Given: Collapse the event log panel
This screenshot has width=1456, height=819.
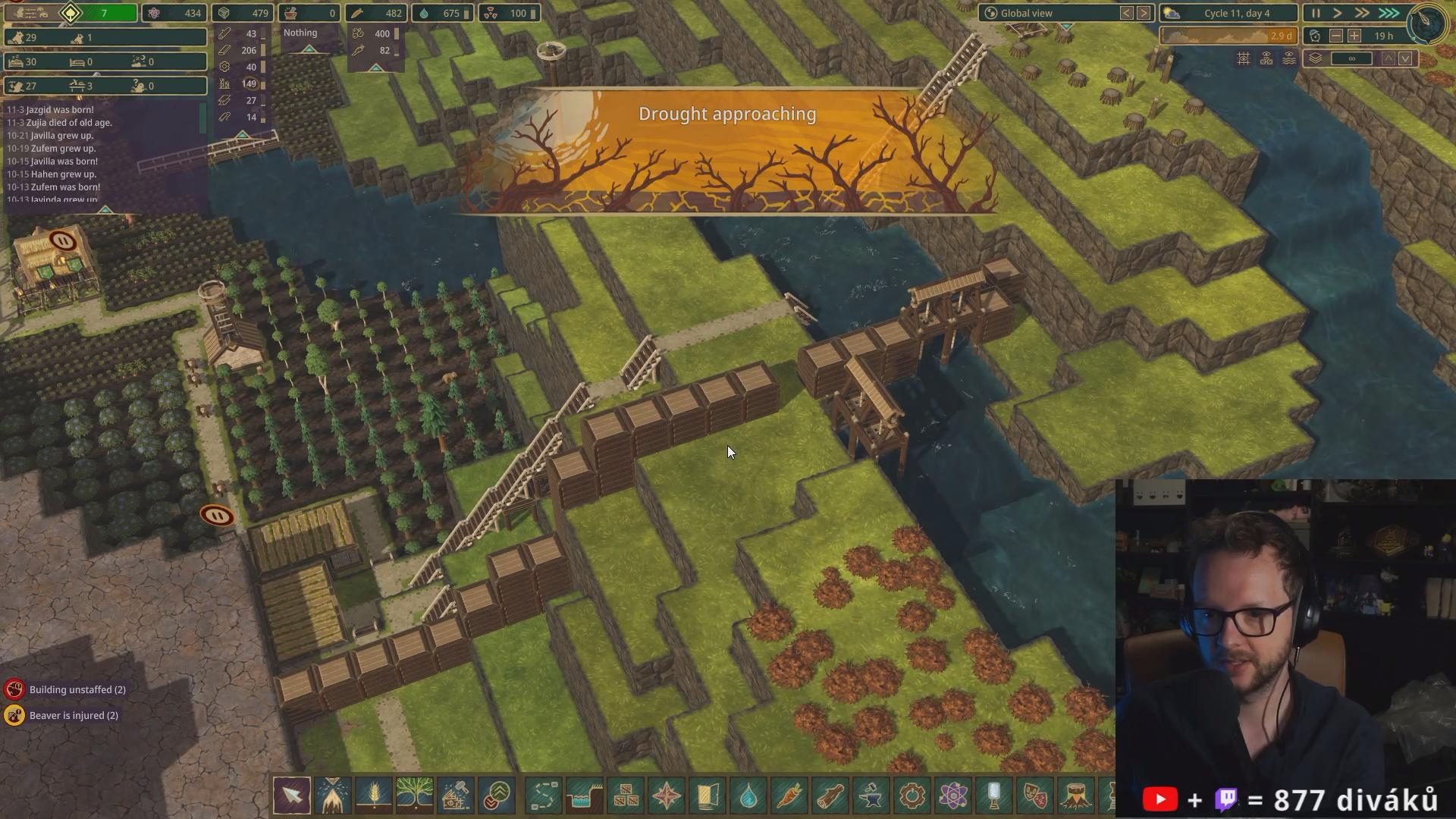Looking at the screenshot, I should tap(105, 209).
